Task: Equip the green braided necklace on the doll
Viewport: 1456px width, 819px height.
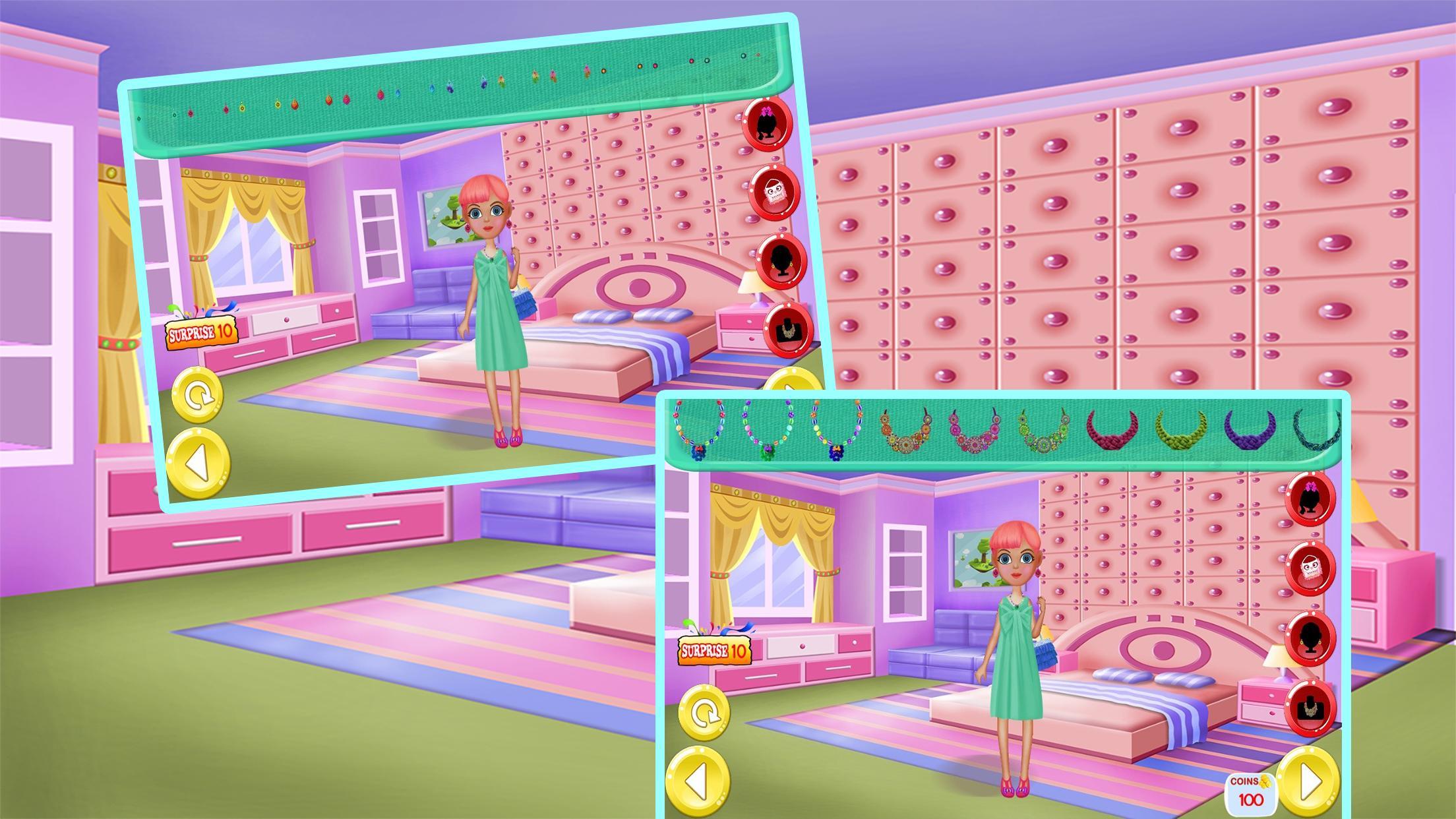Action: (1182, 431)
